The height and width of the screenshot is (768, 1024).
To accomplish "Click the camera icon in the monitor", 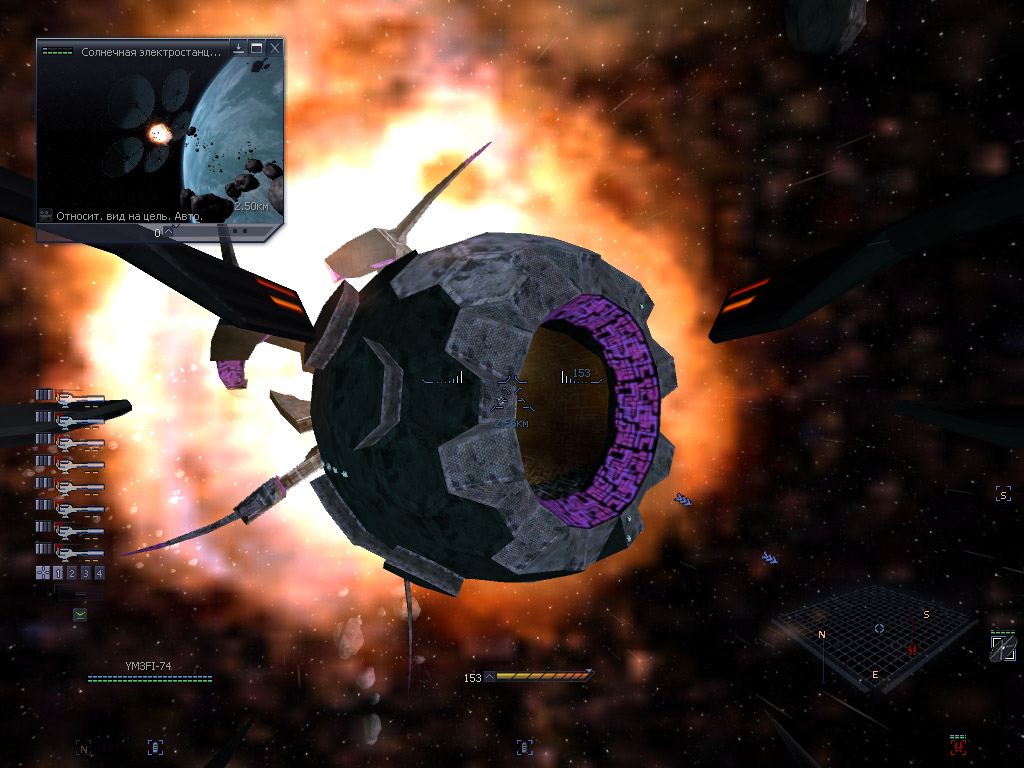I will click(46, 215).
